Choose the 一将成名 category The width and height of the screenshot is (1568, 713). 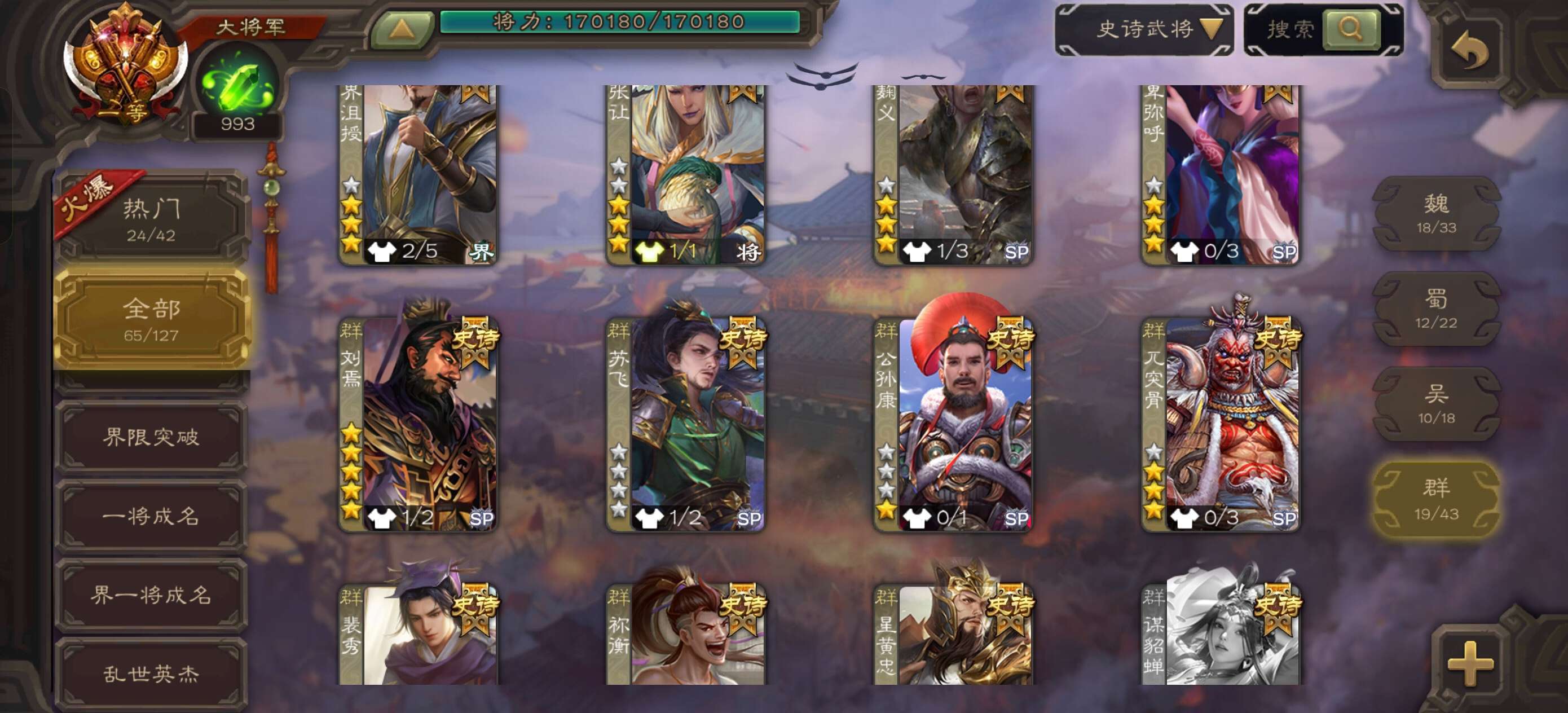(x=151, y=516)
